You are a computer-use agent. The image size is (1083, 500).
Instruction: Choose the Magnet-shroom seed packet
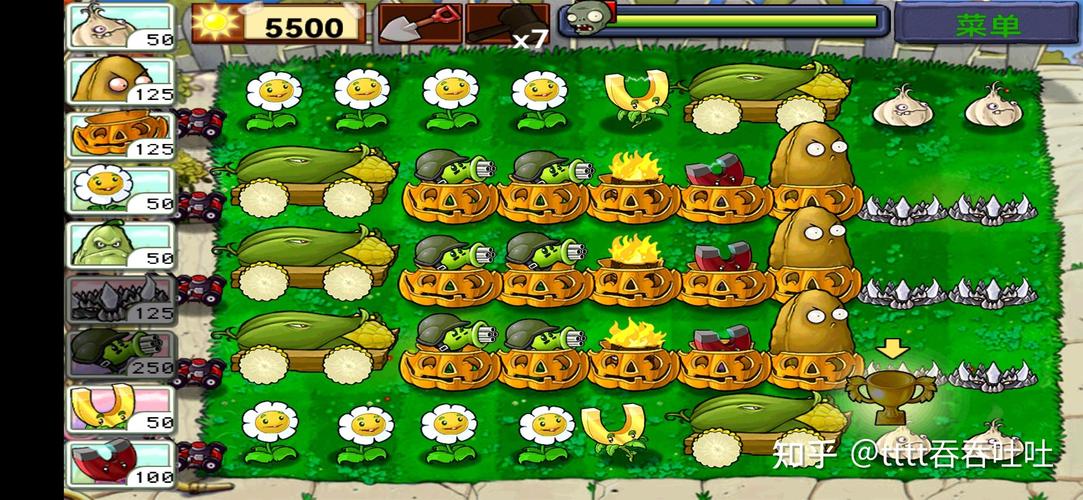coord(120,463)
